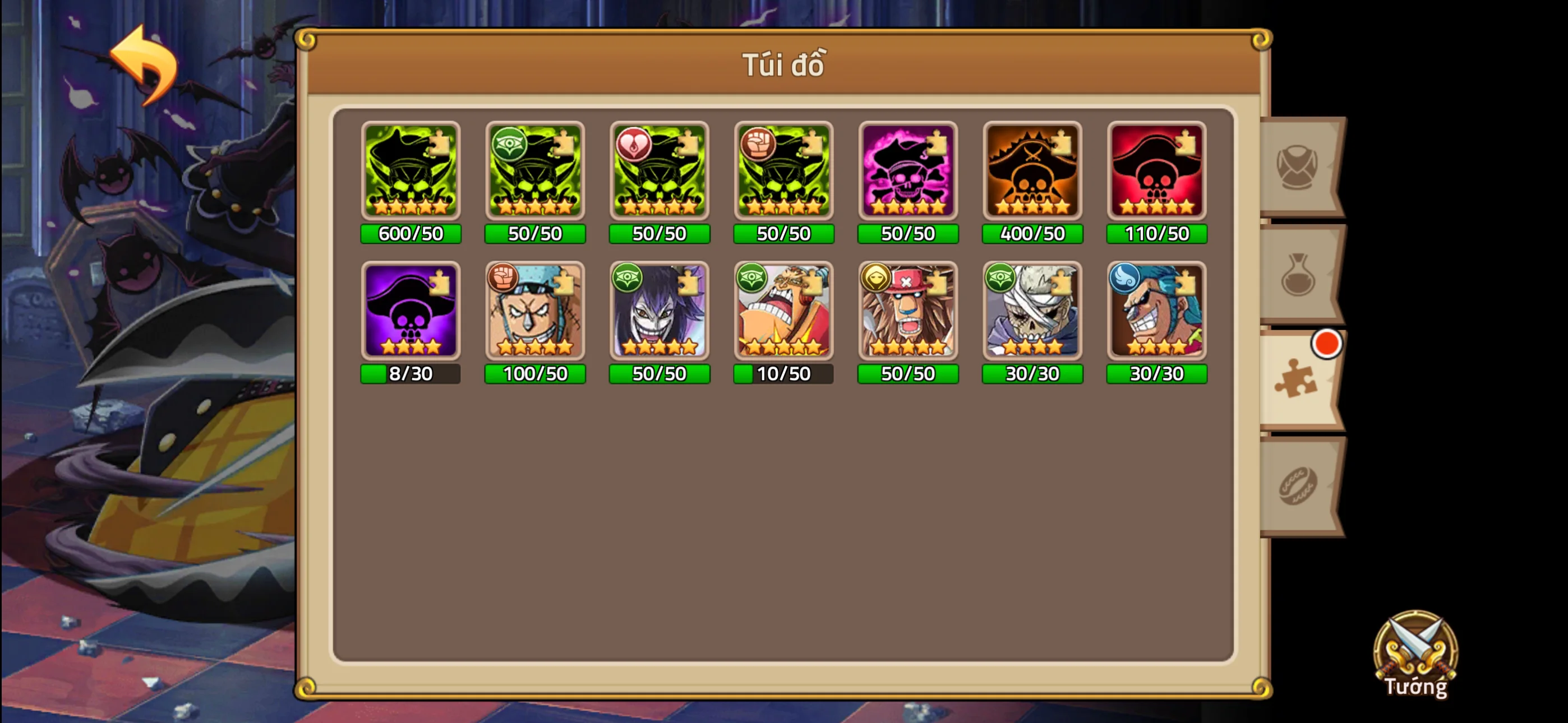Select the orange 5-star pirate skull fragment

pos(1031,172)
